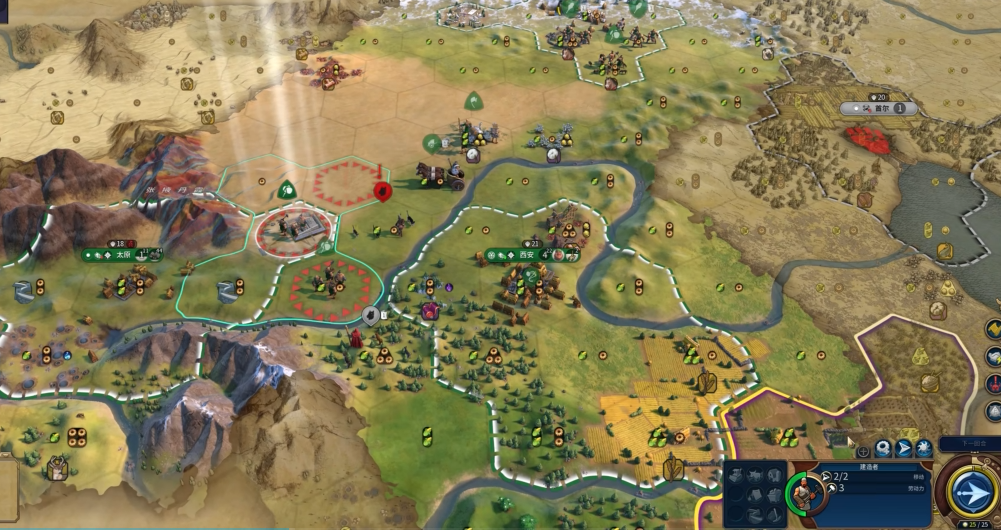Image resolution: width=1001 pixels, height=530 pixels.
Task: Click the plus-shaped add action button
Action: click(x=863, y=451)
